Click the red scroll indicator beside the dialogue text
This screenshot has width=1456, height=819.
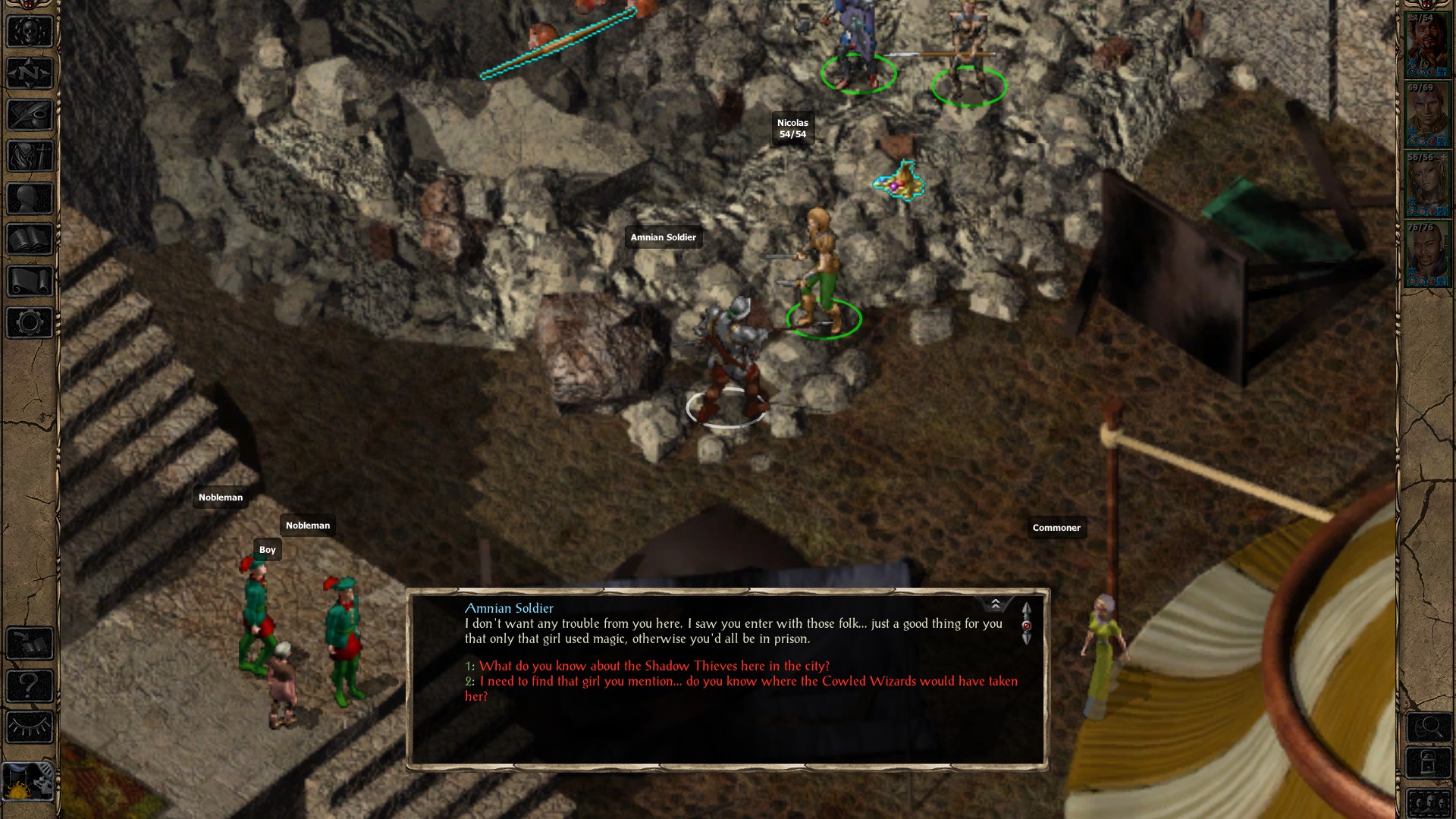1027,626
